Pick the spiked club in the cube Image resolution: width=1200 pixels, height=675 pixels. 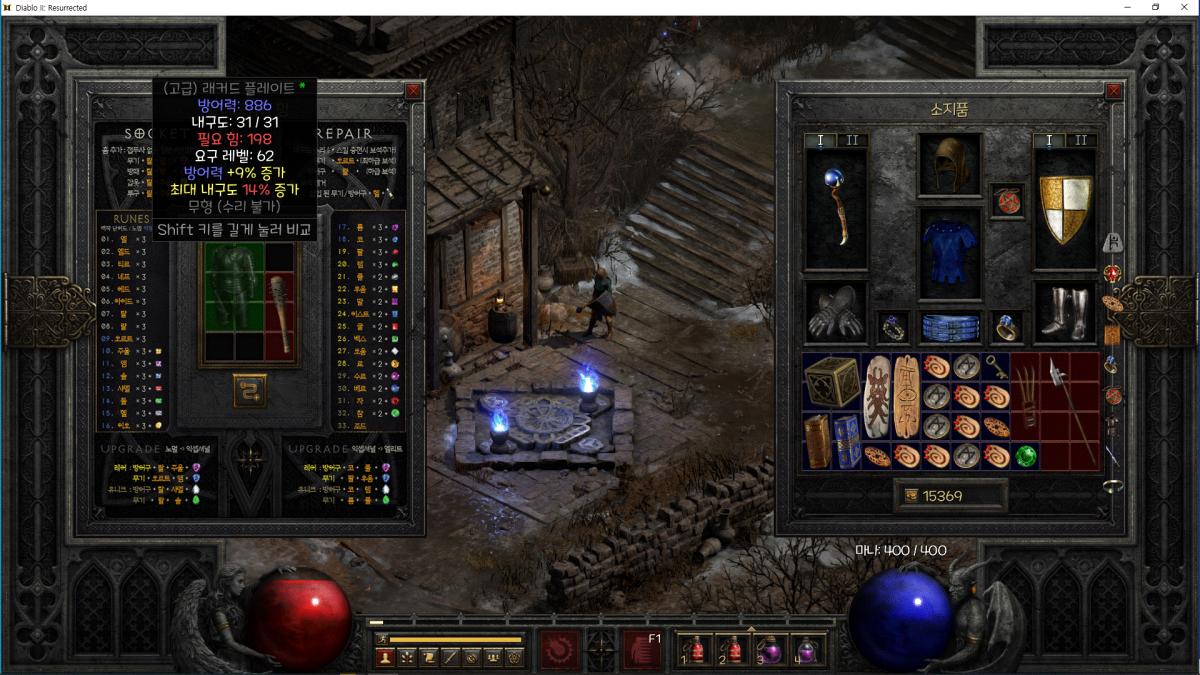coord(281,314)
